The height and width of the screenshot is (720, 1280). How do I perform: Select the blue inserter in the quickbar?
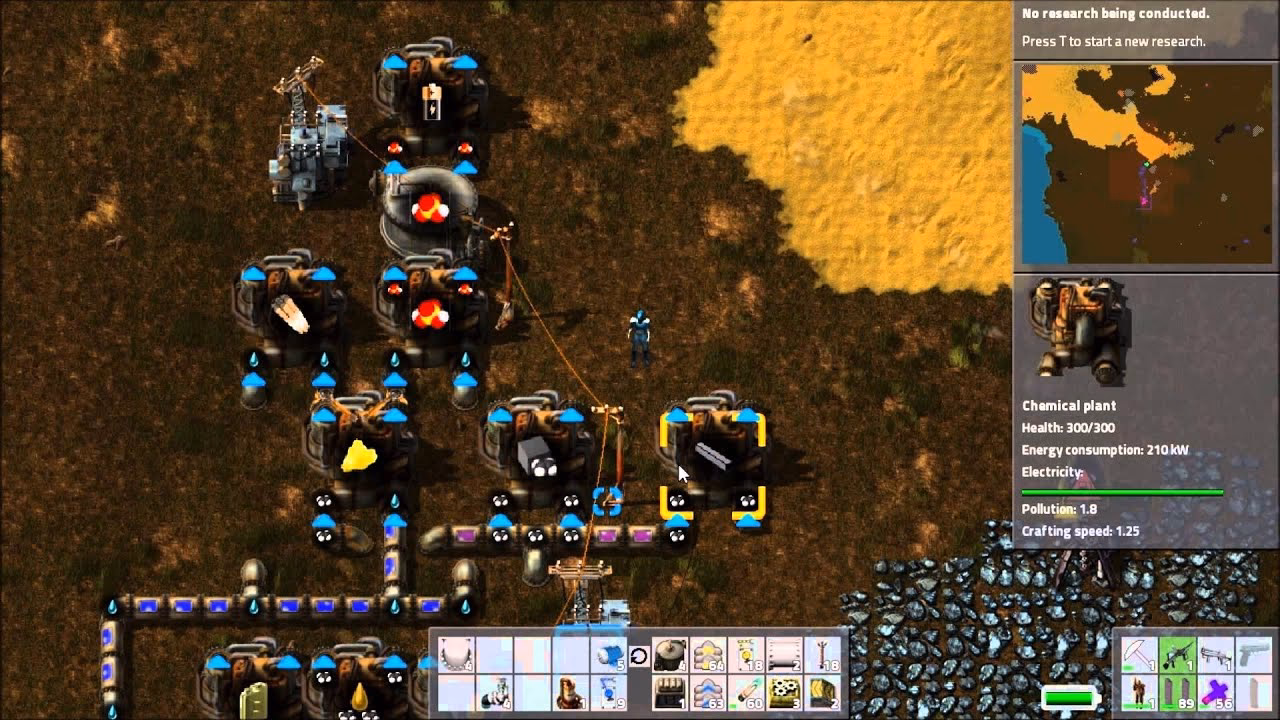[609, 692]
